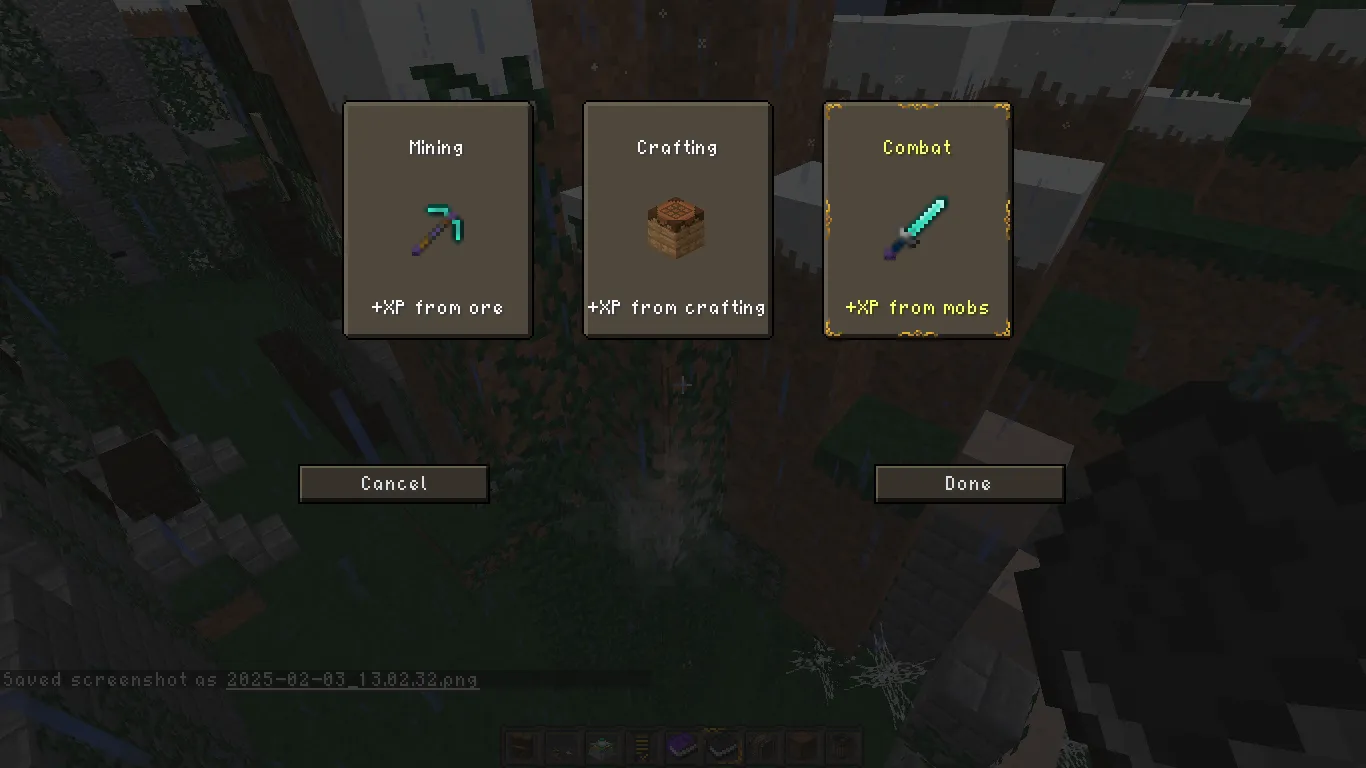The image size is (1366, 768).
Task: Select the bow in the hotbar
Action: tap(762, 746)
